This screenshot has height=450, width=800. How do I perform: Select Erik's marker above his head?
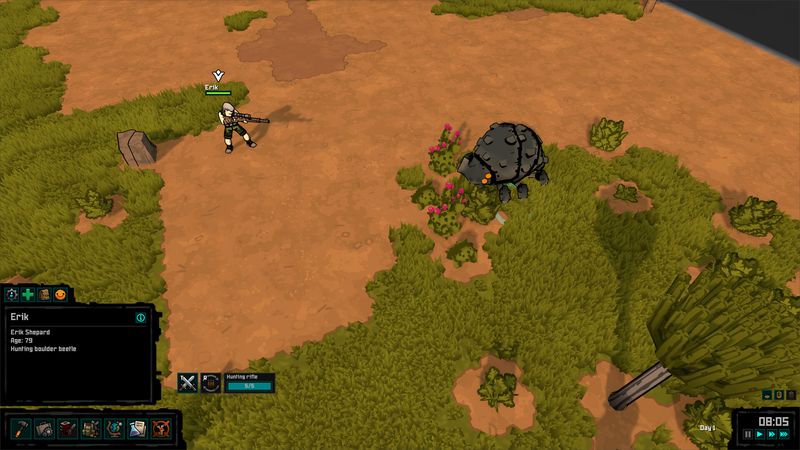218,75
